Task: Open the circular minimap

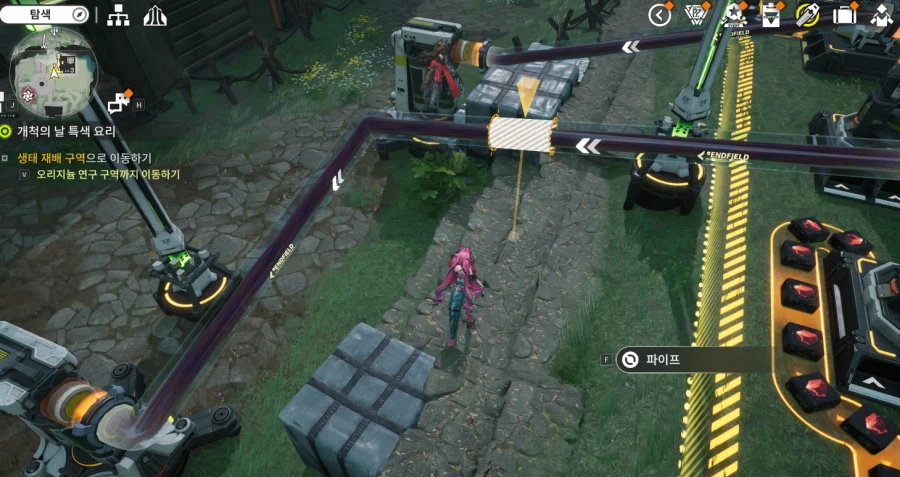Action: pyautogui.click(x=52, y=68)
